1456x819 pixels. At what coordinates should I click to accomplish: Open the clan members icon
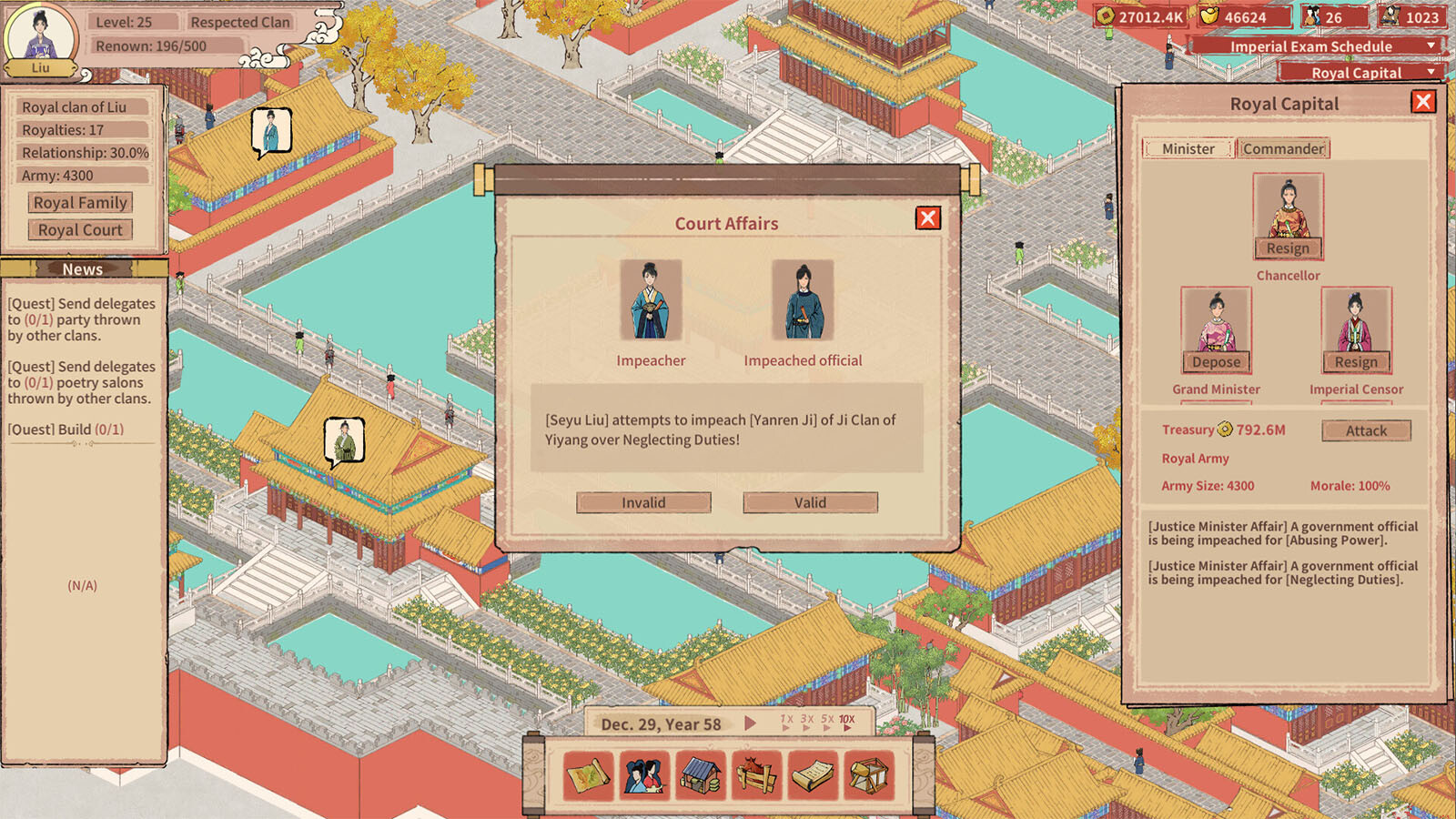point(644,775)
